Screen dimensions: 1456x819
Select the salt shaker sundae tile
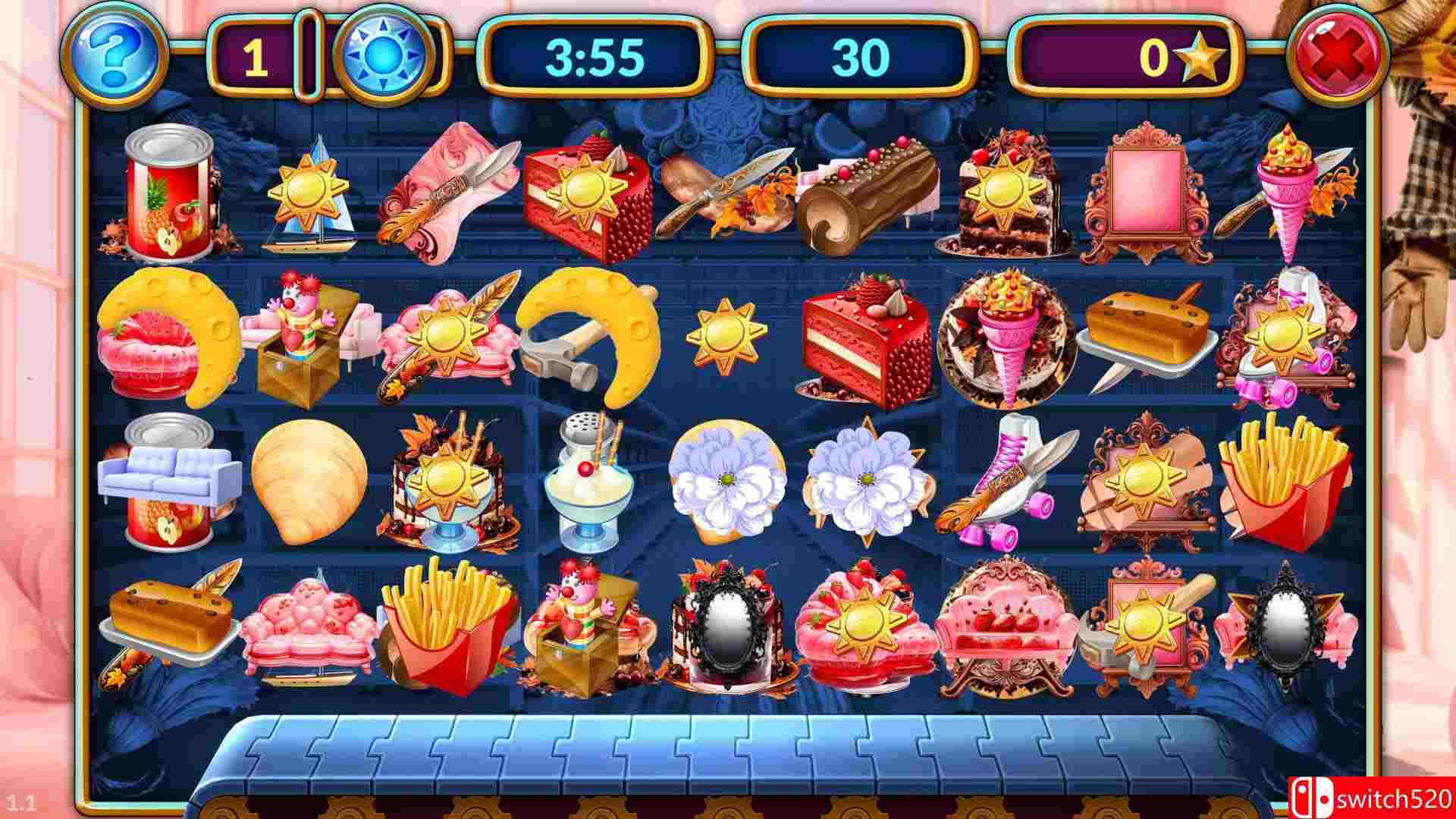(584, 478)
